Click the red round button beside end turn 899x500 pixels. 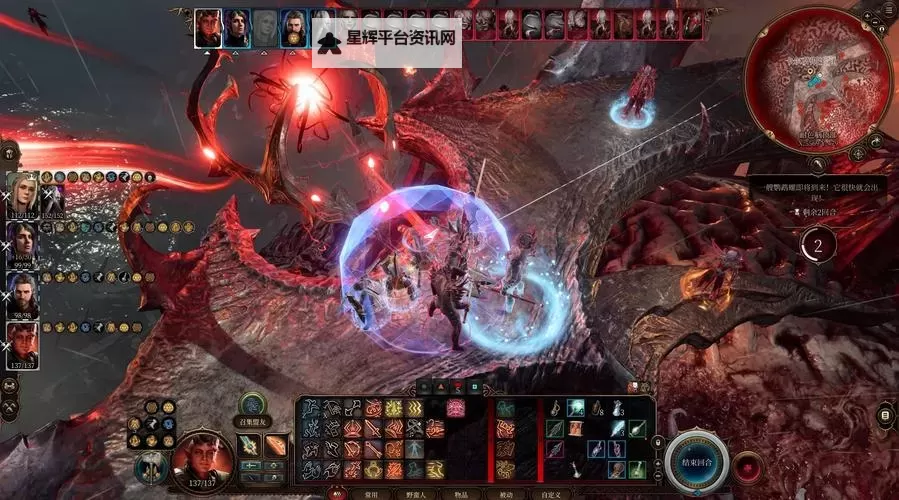(x=748, y=466)
